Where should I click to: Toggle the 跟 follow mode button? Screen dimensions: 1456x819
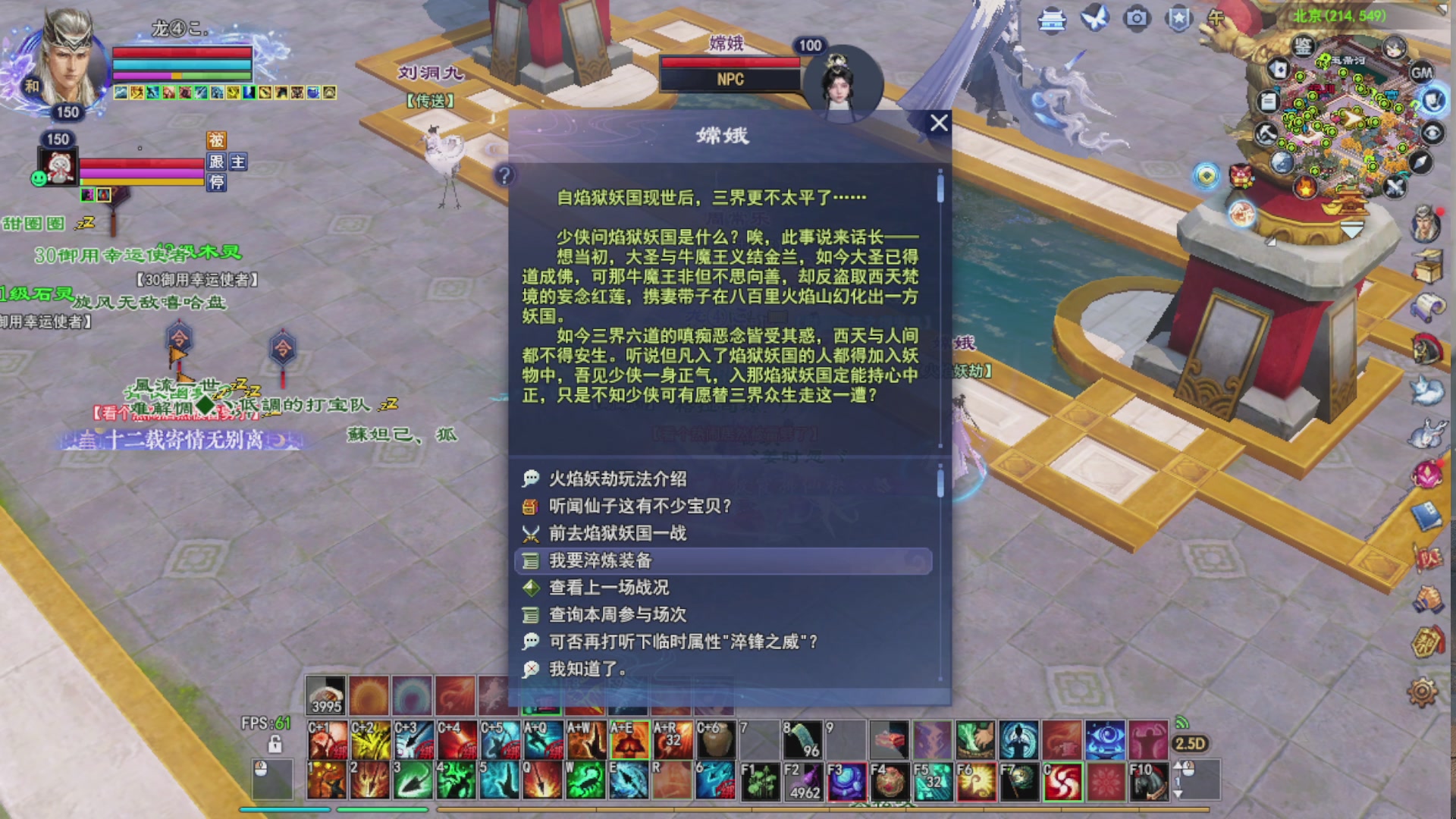pyautogui.click(x=218, y=162)
